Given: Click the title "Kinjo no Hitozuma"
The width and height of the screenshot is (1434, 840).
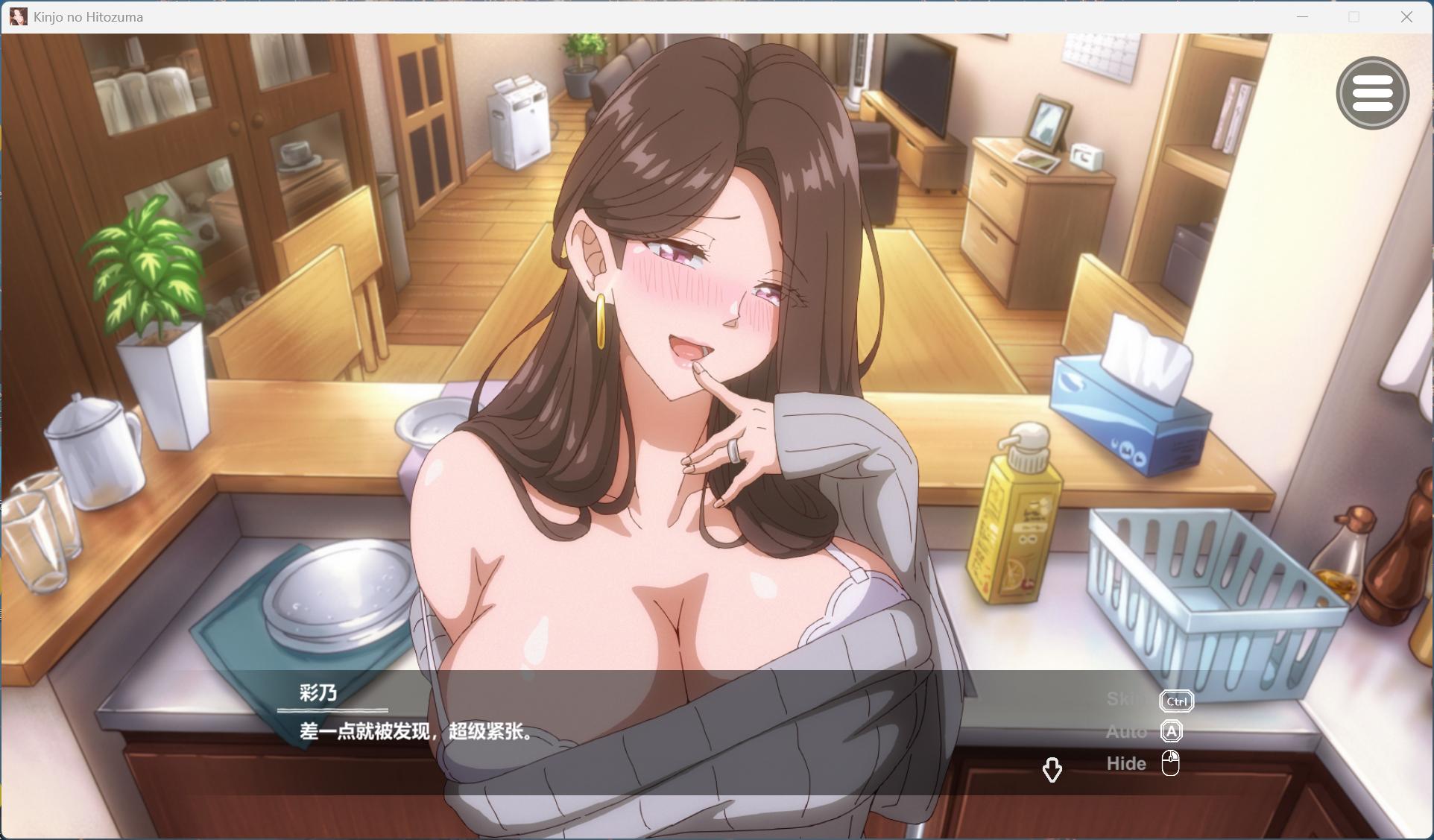Looking at the screenshot, I should 86,16.
